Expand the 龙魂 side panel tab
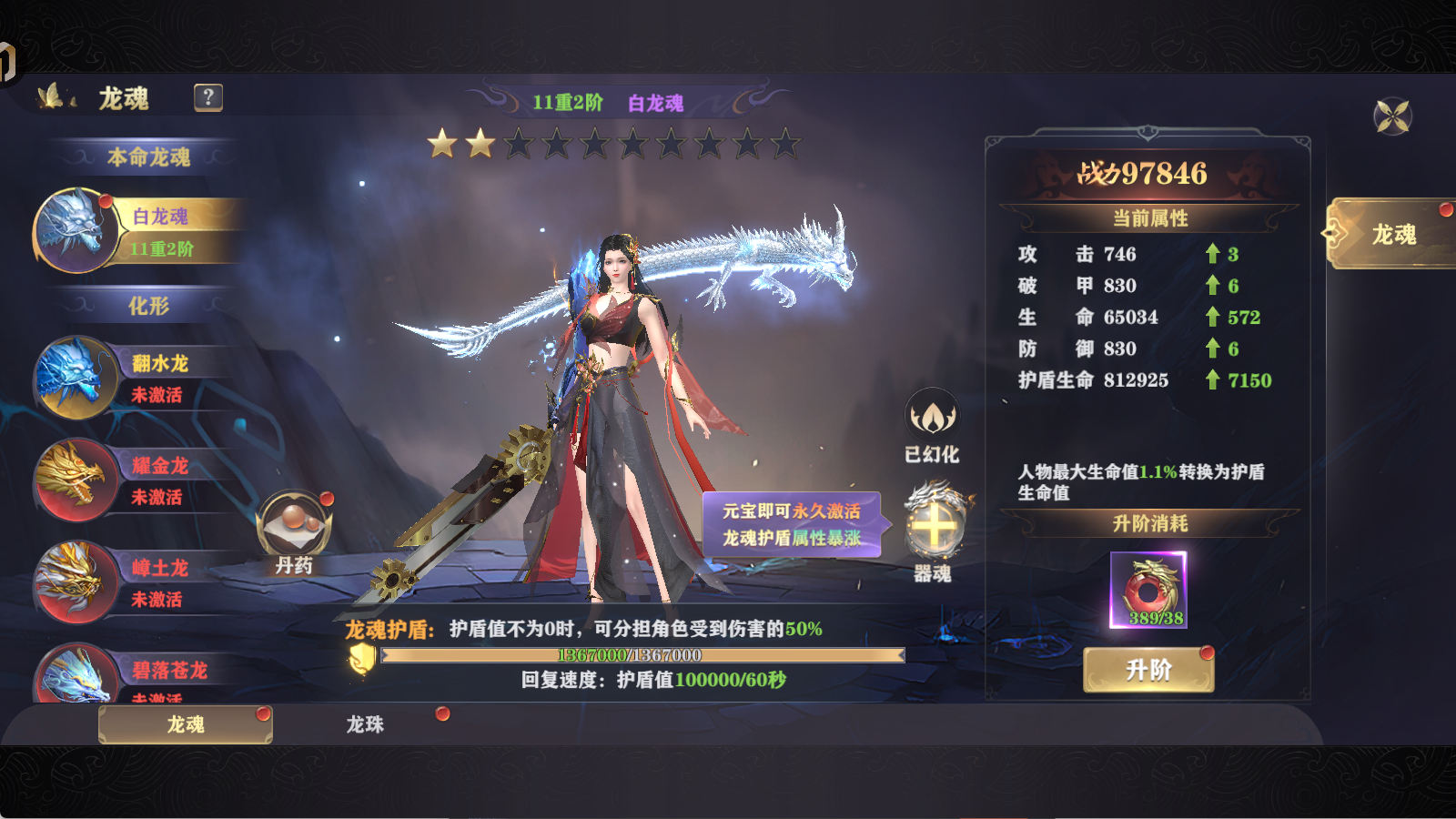 pos(1393,232)
